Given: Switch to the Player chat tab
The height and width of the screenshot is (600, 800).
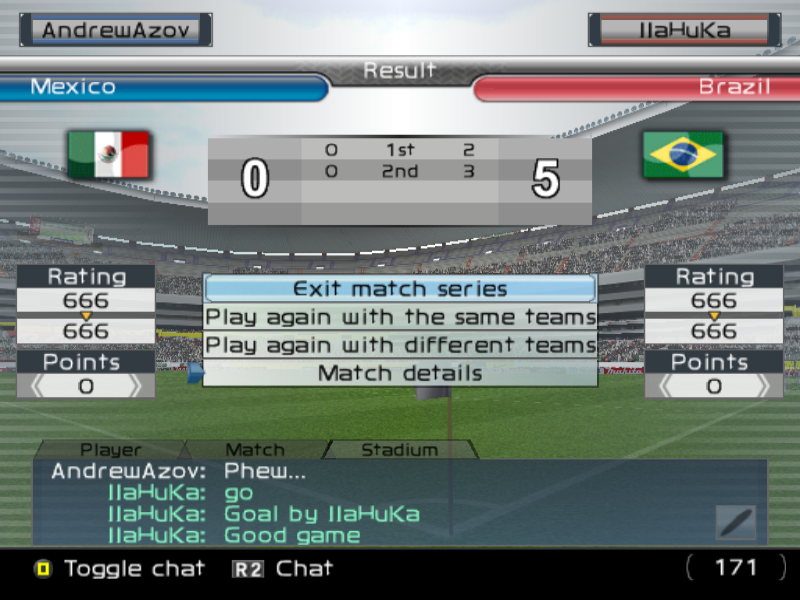Looking at the screenshot, I should coord(111,450).
